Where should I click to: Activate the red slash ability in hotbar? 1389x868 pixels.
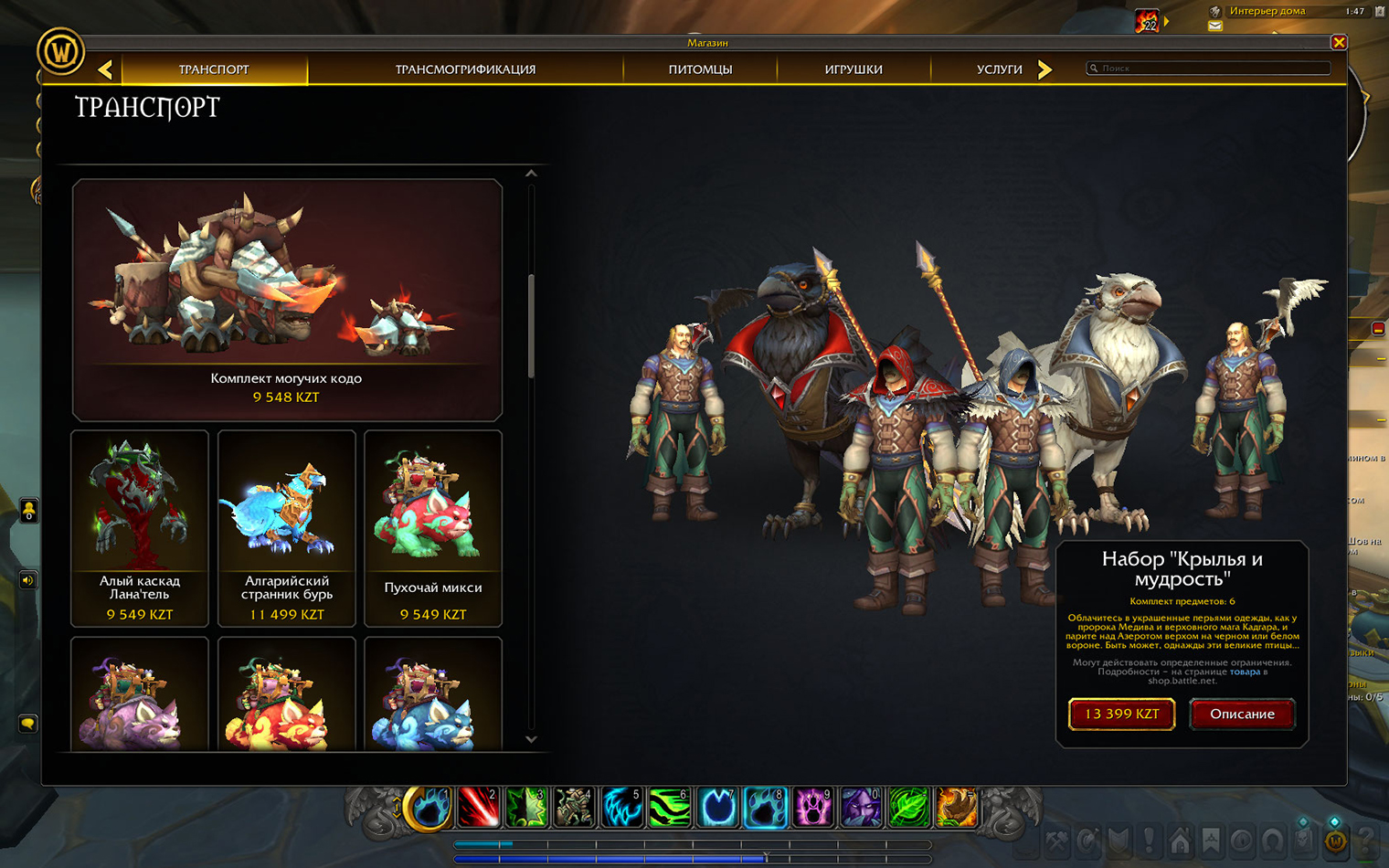[477, 808]
